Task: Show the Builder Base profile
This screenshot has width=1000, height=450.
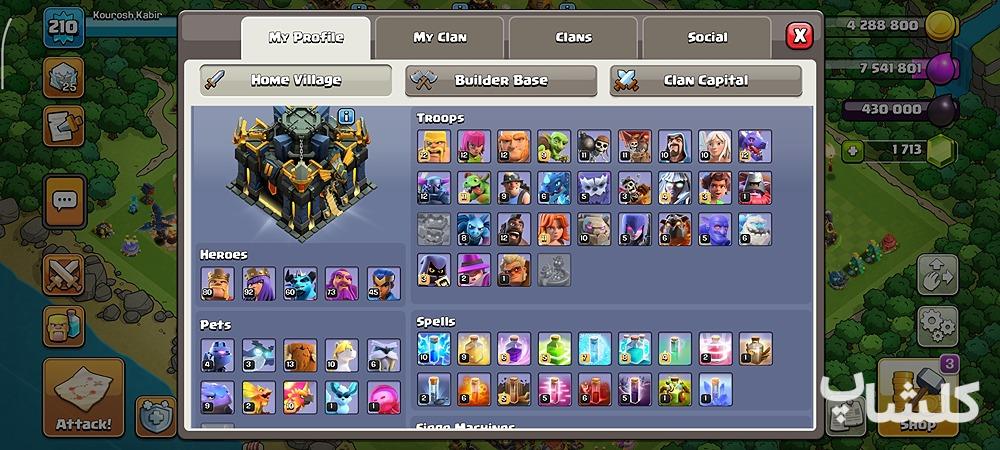Action: click(x=501, y=80)
